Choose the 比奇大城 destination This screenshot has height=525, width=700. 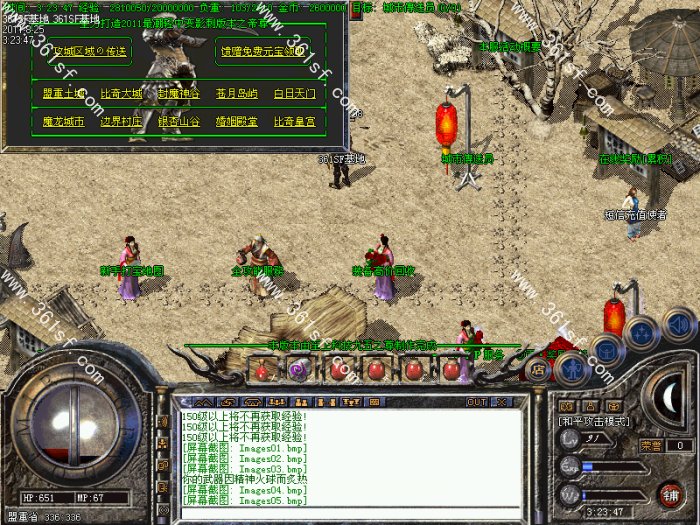click(121, 94)
